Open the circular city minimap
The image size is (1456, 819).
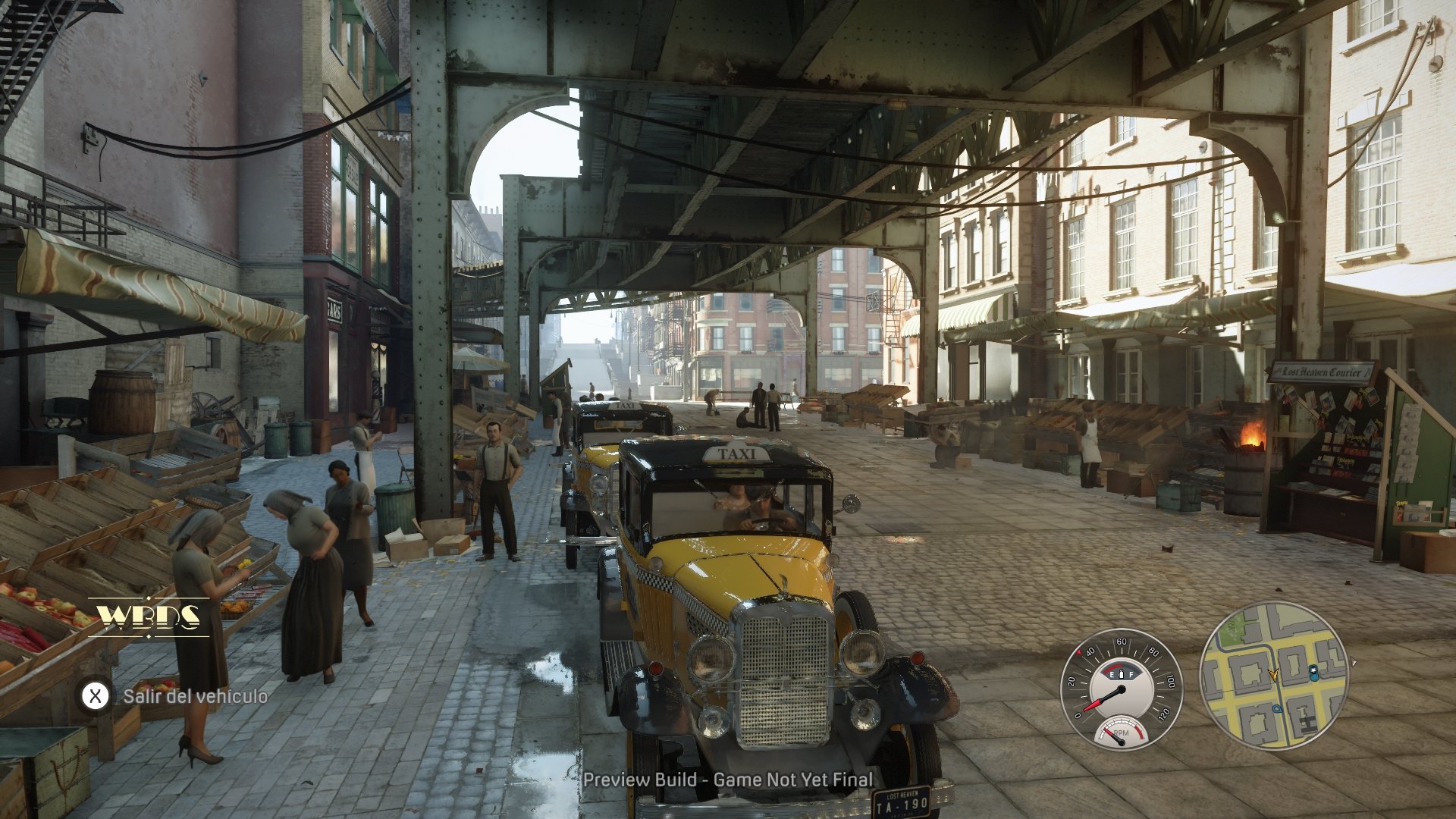1274,676
